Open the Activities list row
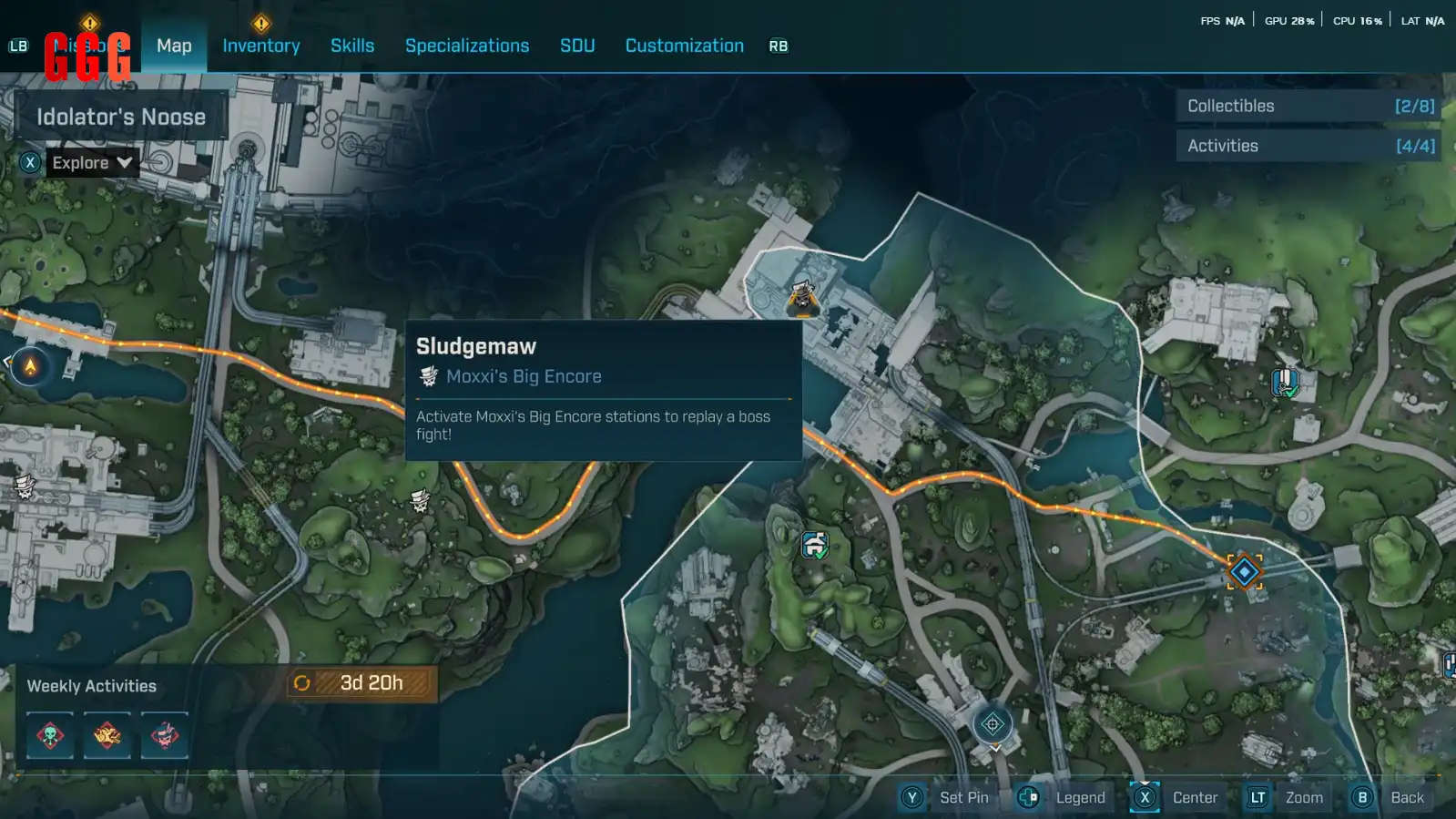The height and width of the screenshot is (819, 1456). click(x=1308, y=146)
